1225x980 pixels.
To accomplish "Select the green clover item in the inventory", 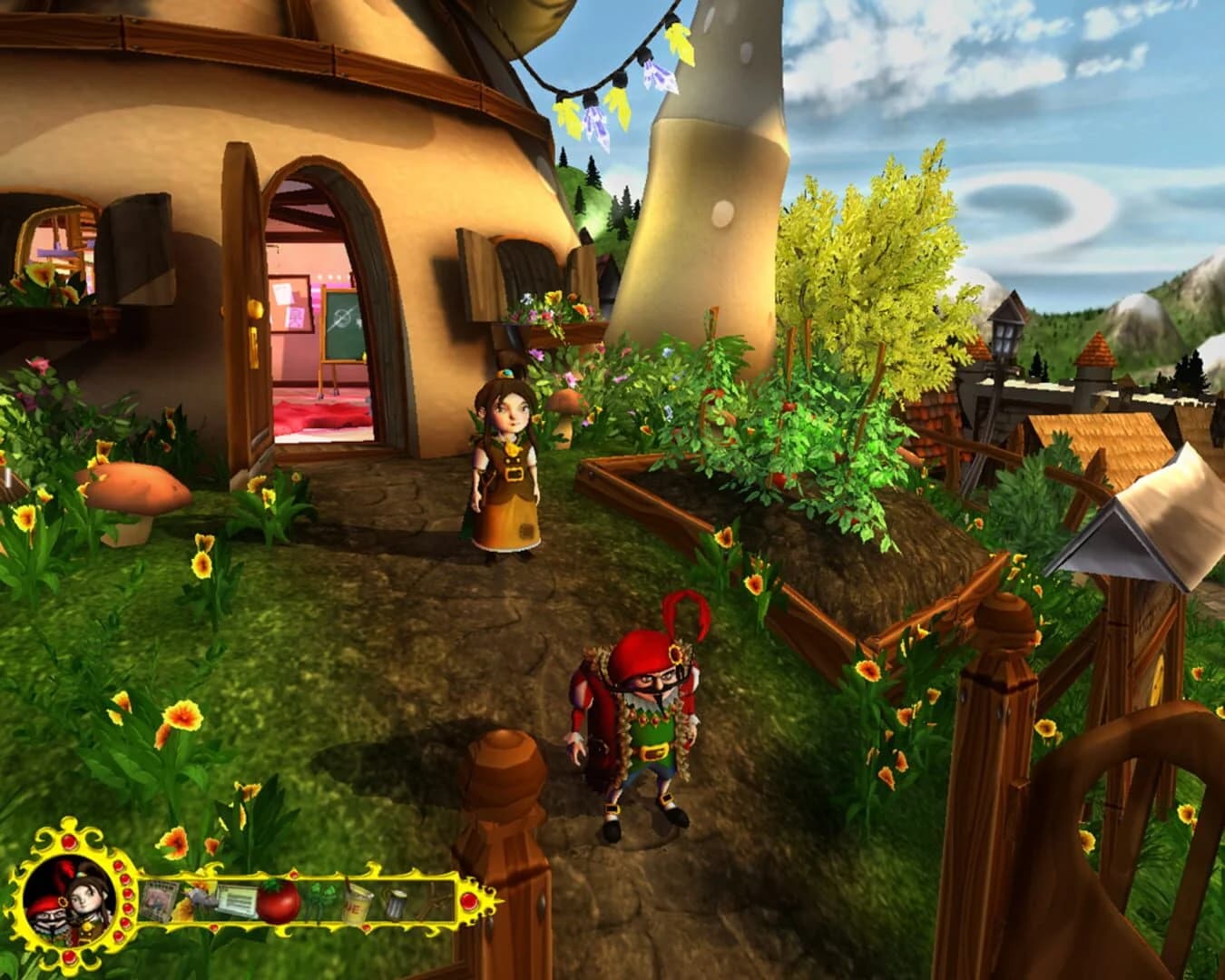I will (320, 900).
